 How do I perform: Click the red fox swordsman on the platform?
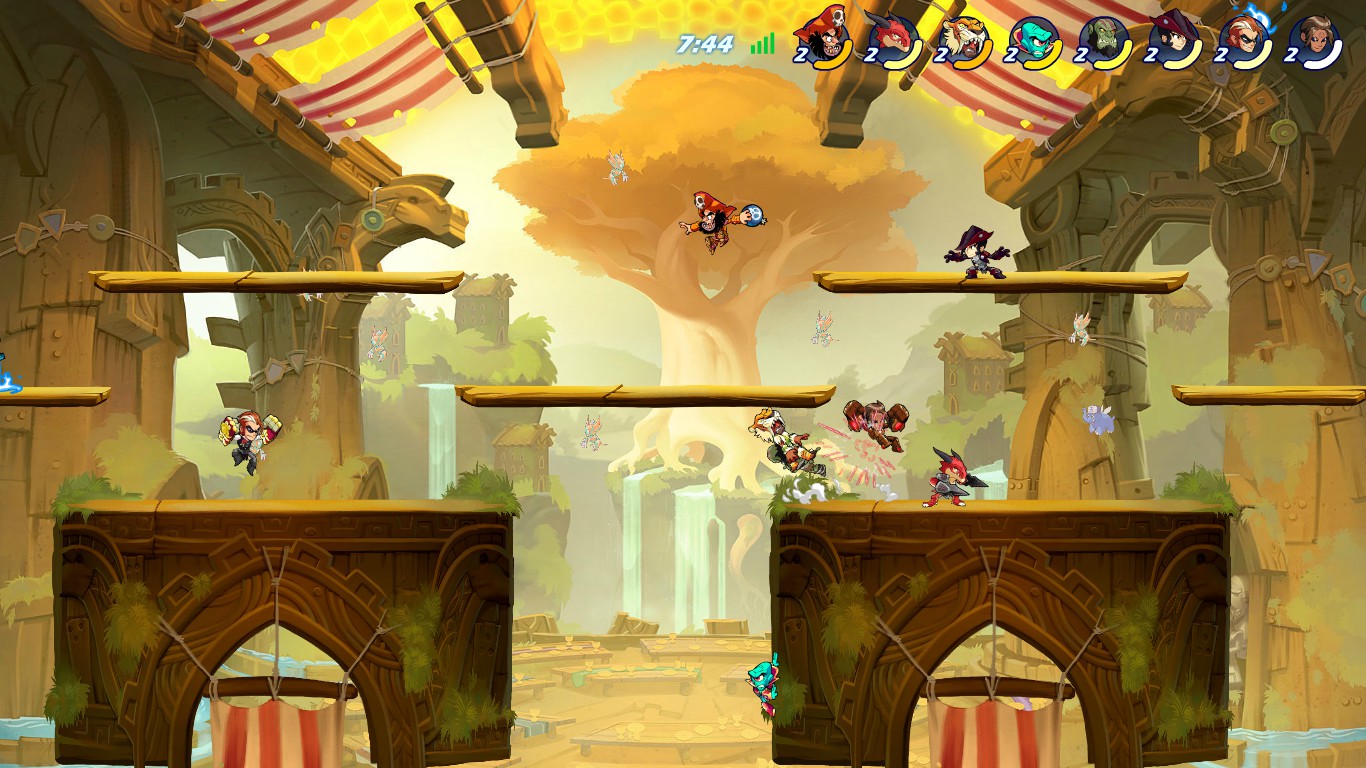(x=949, y=478)
